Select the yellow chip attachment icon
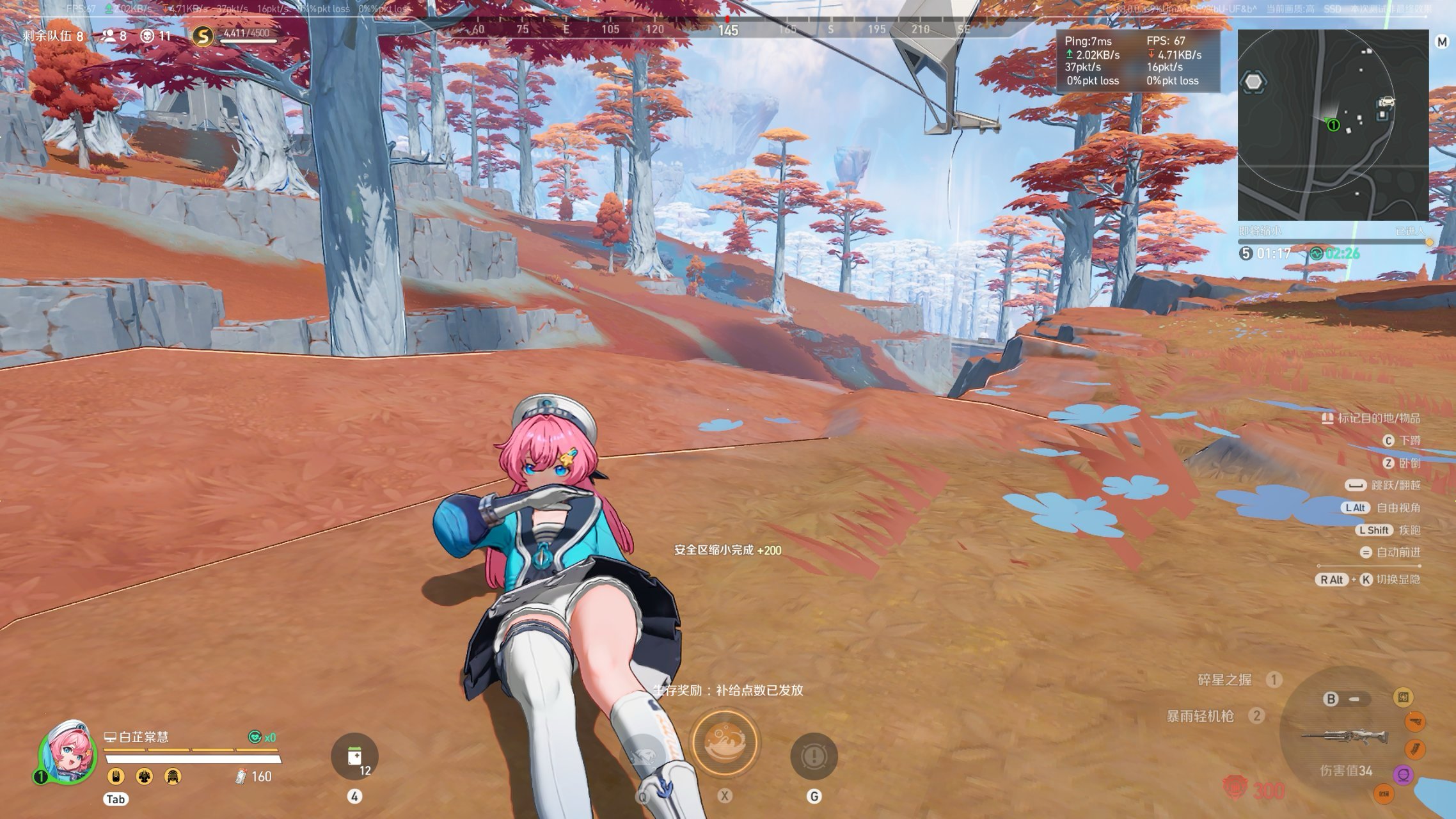This screenshot has height=819, width=1456. pyautogui.click(x=1403, y=697)
